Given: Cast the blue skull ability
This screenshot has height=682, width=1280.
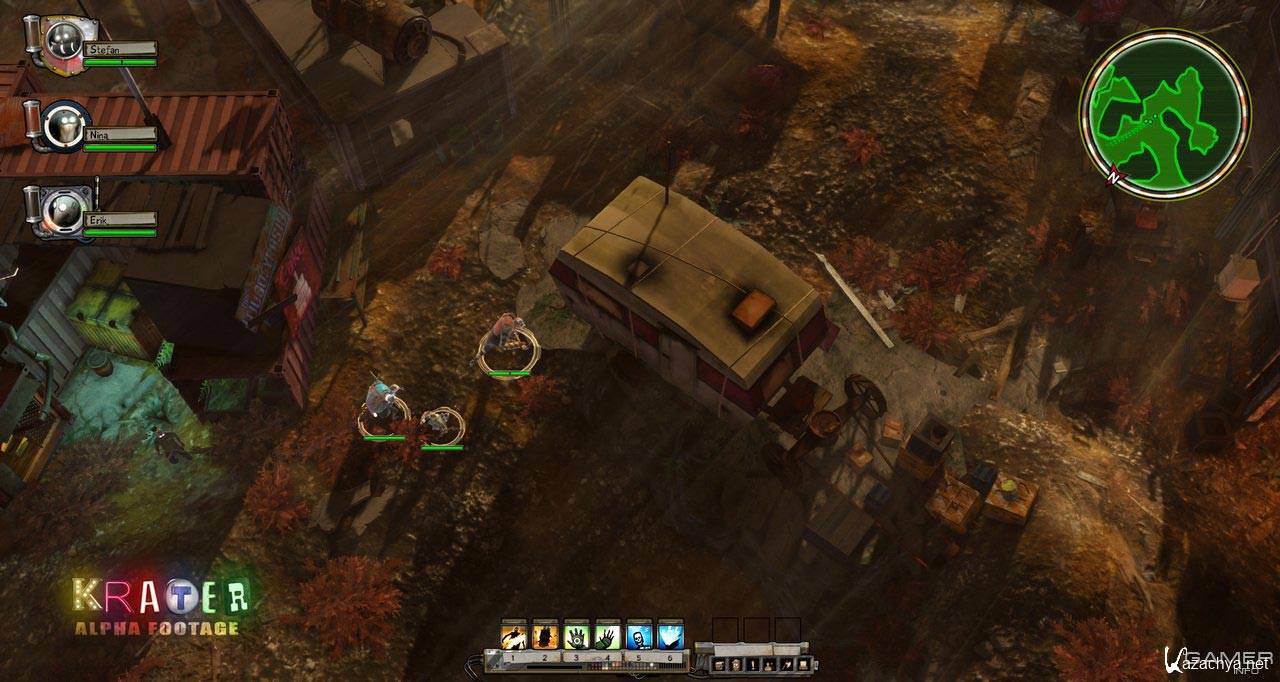Looking at the screenshot, I should point(638,635).
